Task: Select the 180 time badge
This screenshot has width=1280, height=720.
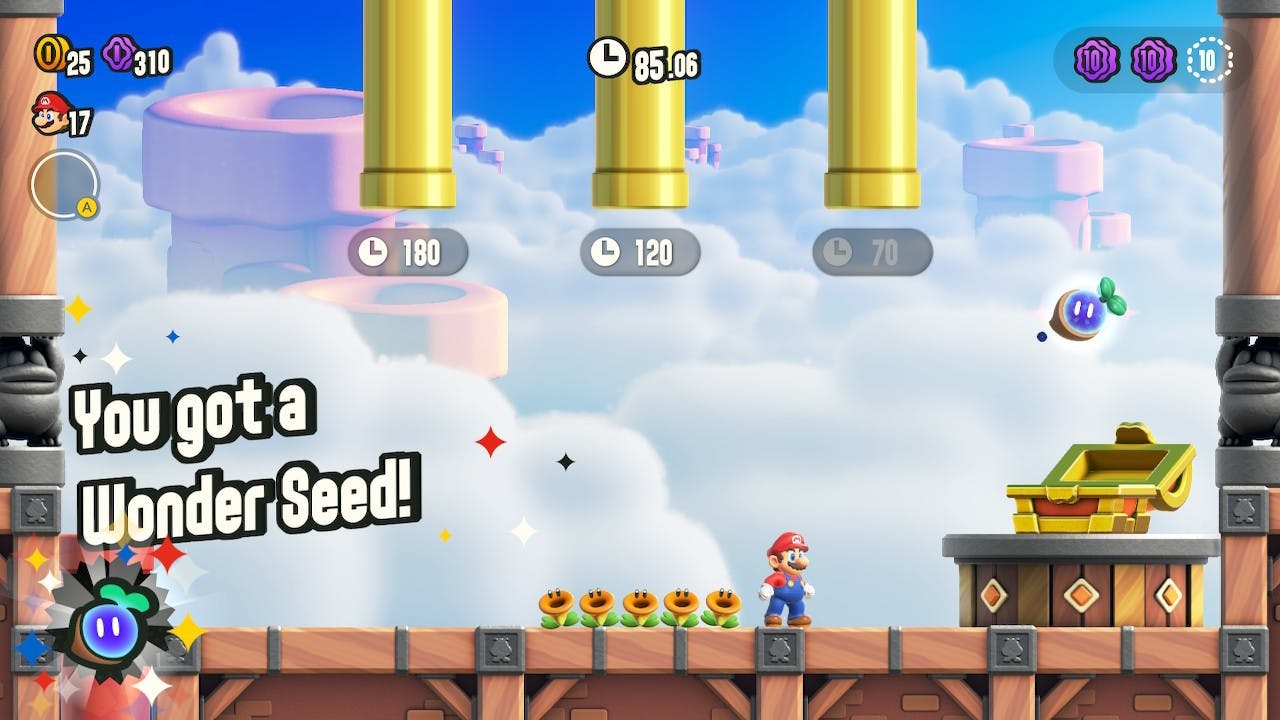Action: click(x=407, y=253)
